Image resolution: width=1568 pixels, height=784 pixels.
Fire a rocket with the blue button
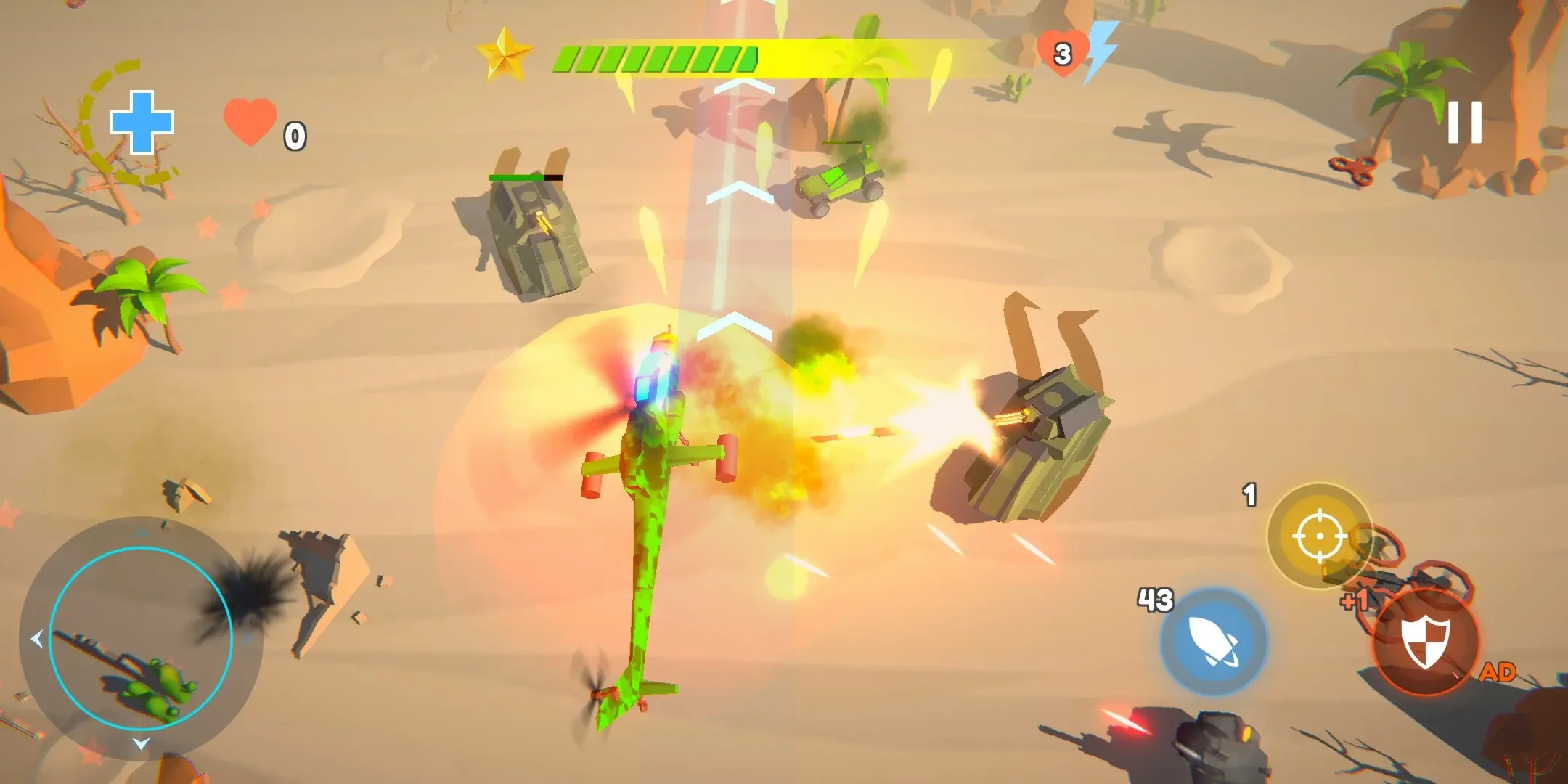[x=1213, y=641]
